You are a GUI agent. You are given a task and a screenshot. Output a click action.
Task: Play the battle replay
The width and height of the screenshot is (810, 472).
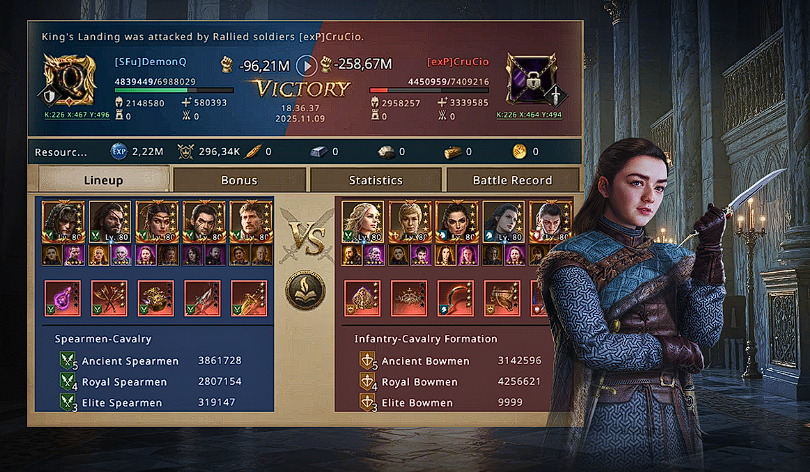[x=308, y=65]
